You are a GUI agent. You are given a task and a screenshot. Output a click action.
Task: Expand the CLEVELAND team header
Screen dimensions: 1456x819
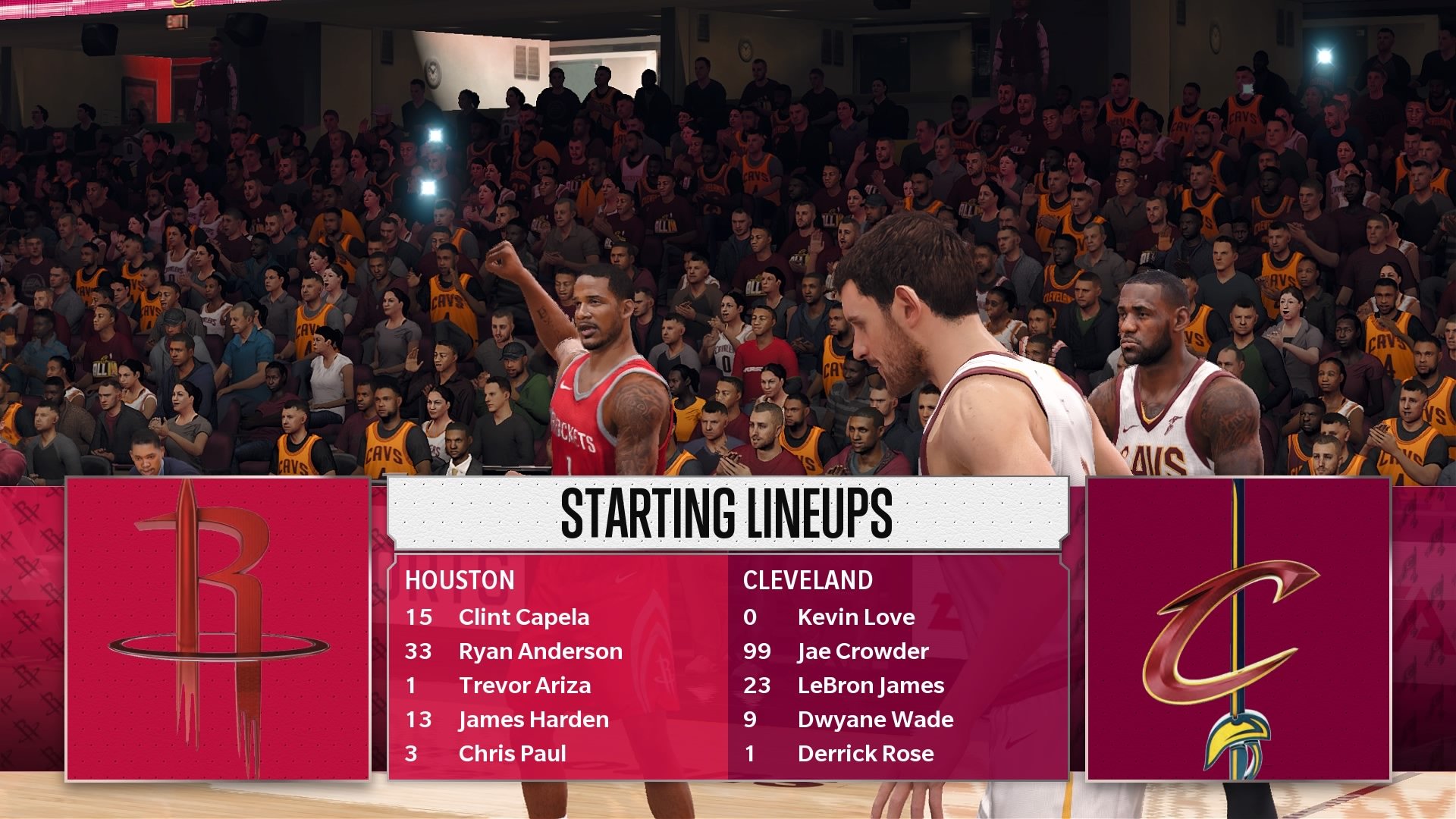[x=808, y=581]
